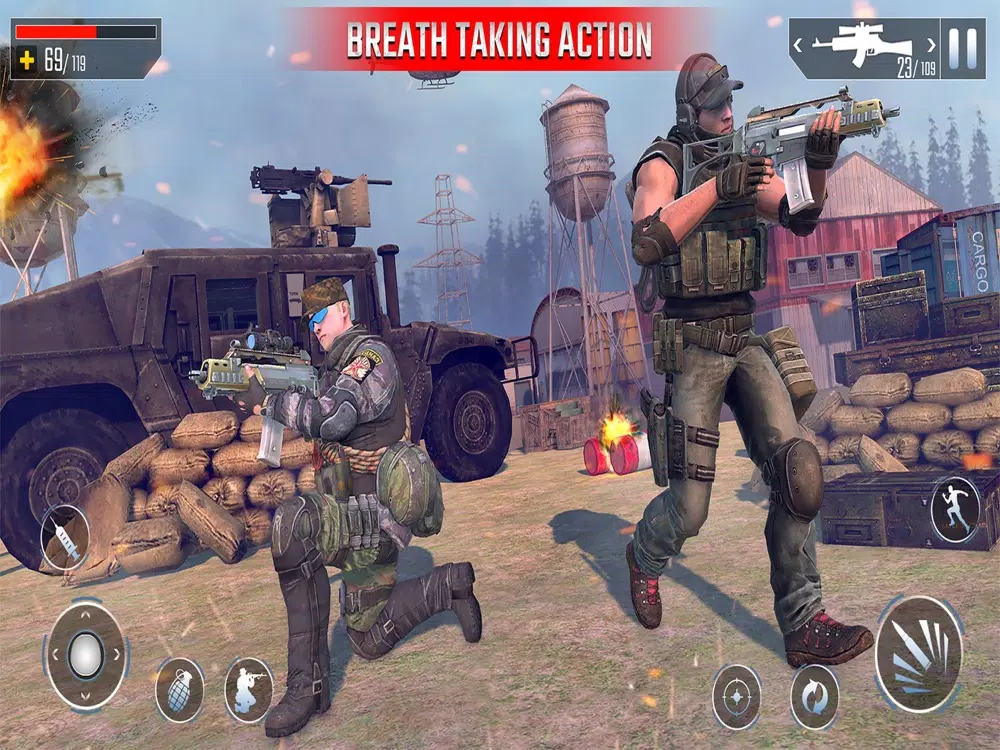Reload the weapon
1000x750 pixels.
click(x=814, y=696)
